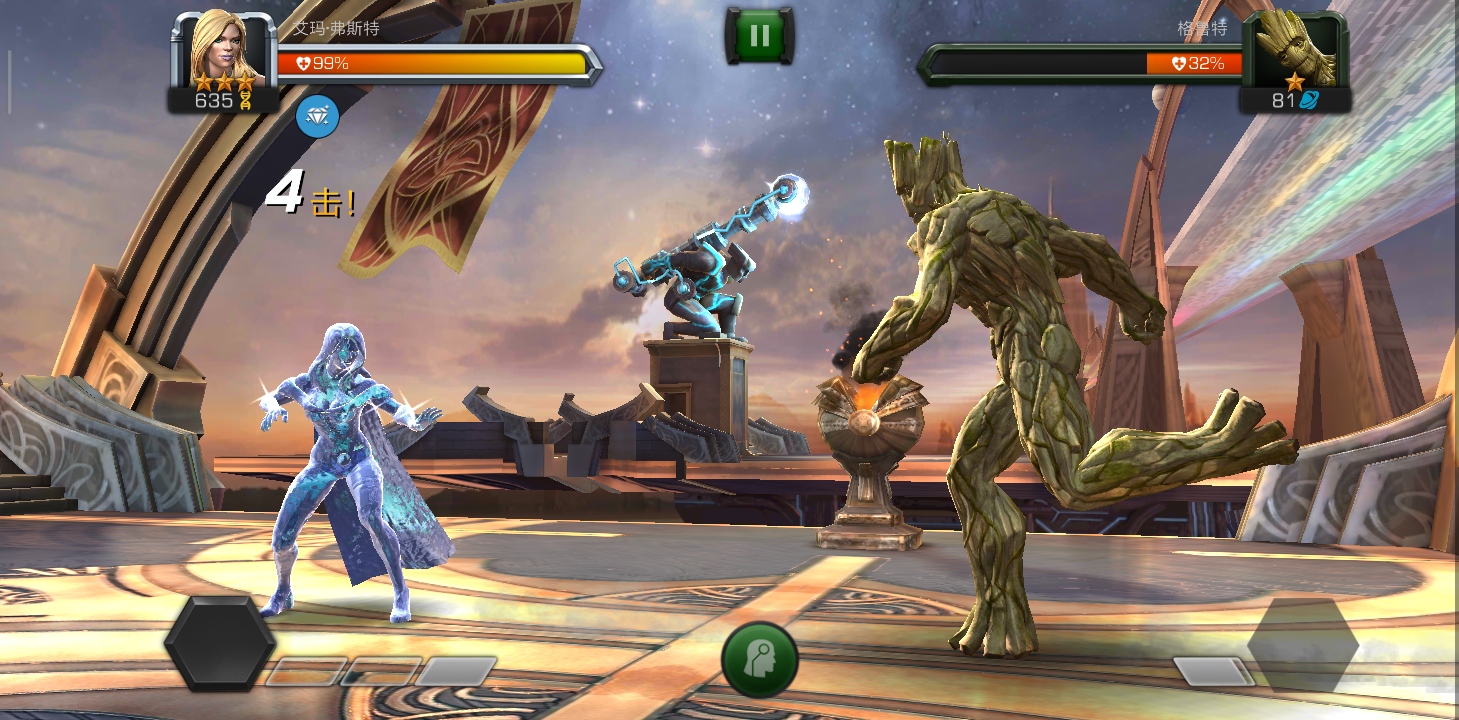Tap the green head-profile button

click(760, 660)
